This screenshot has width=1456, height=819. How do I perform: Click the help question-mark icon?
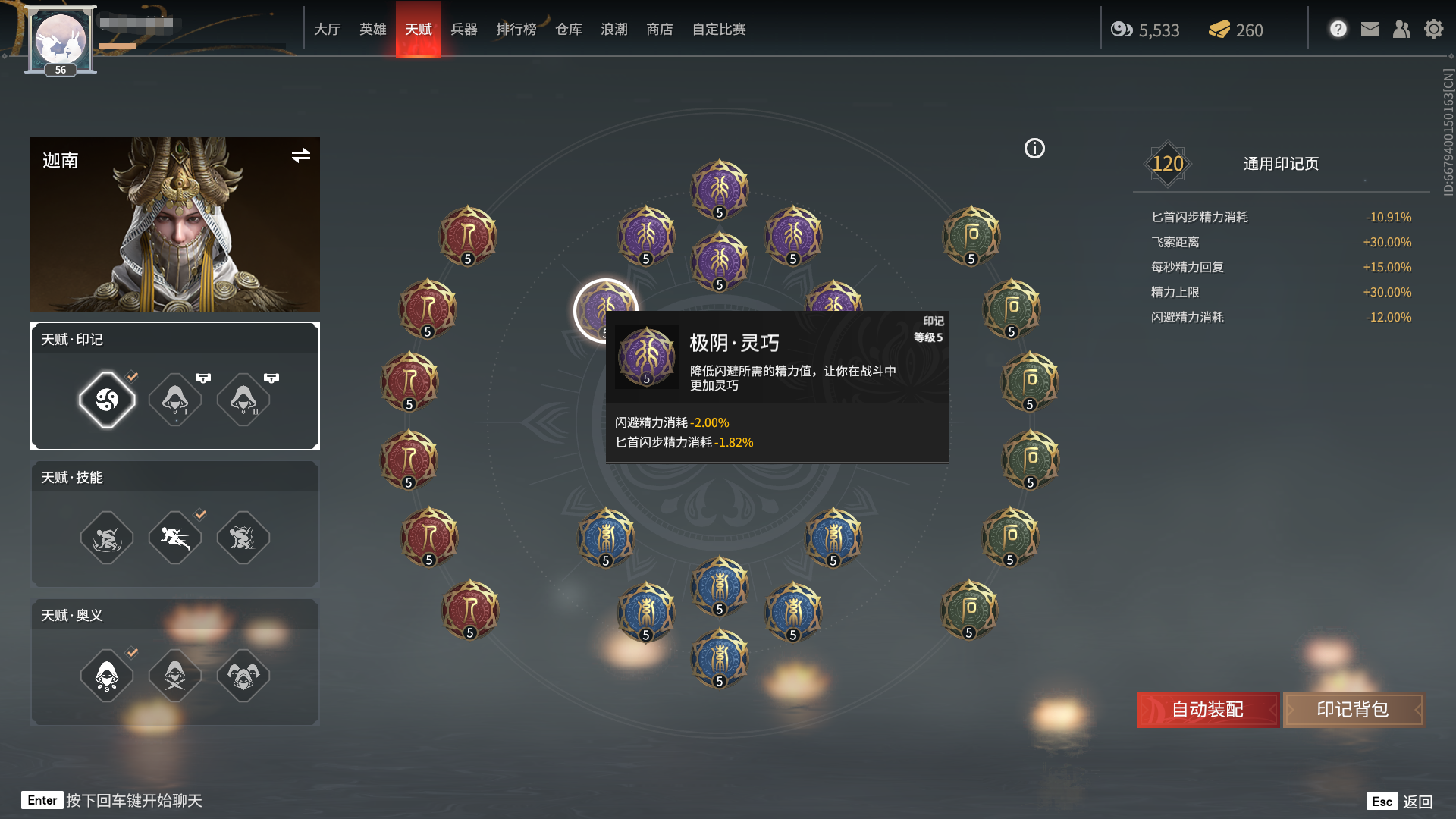point(1338,28)
